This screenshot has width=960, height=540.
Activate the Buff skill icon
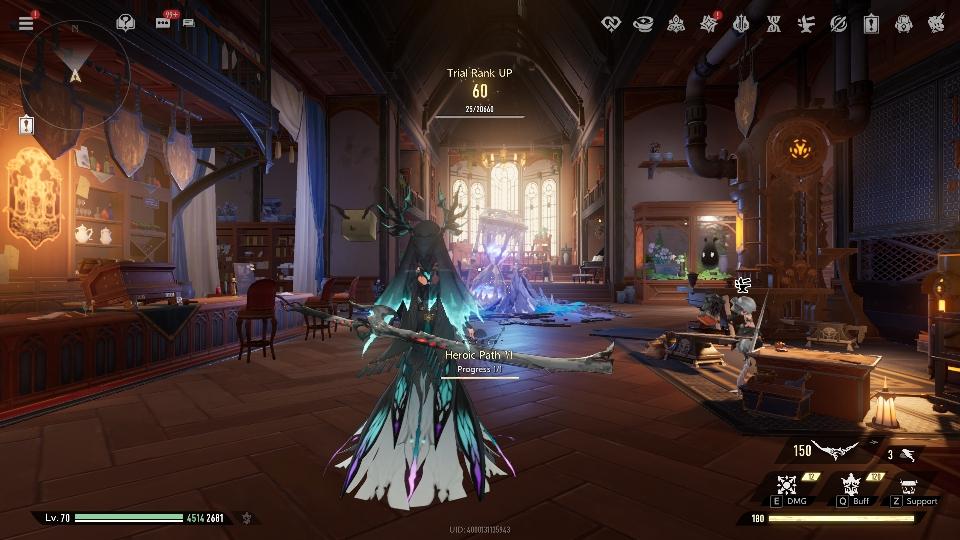(x=852, y=485)
